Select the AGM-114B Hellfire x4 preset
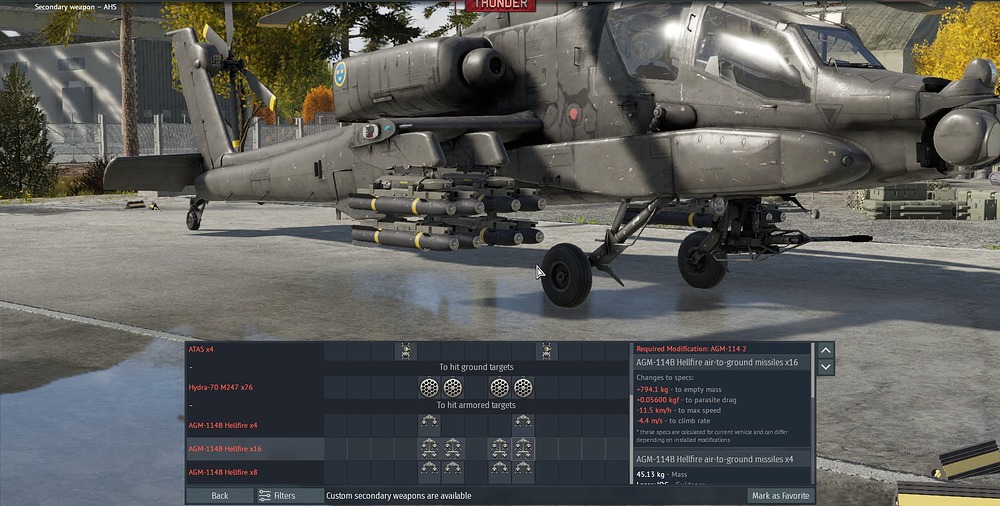Image resolution: width=1000 pixels, height=506 pixels. pyautogui.click(x=223, y=425)
